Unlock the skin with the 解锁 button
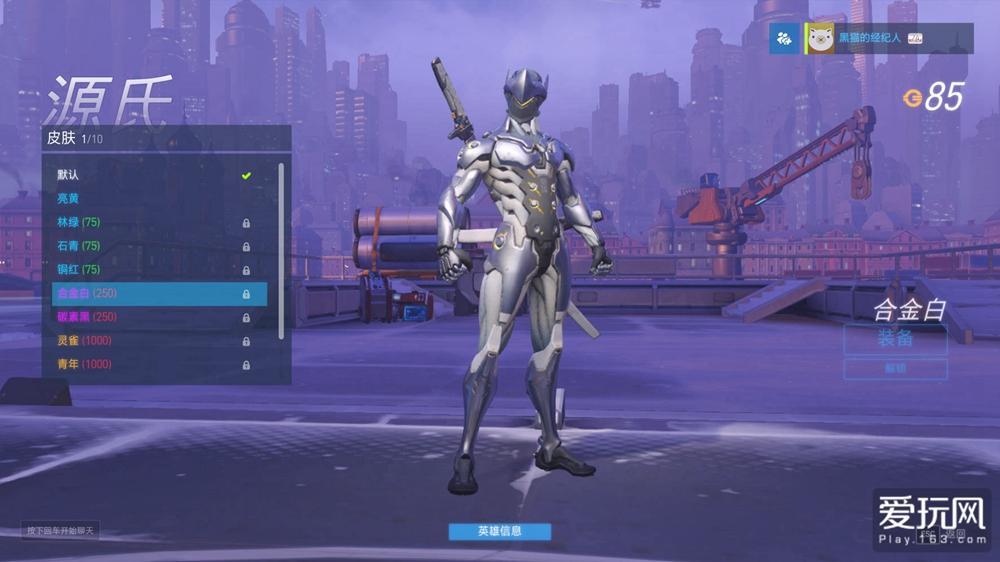 [x=895, y=369]
